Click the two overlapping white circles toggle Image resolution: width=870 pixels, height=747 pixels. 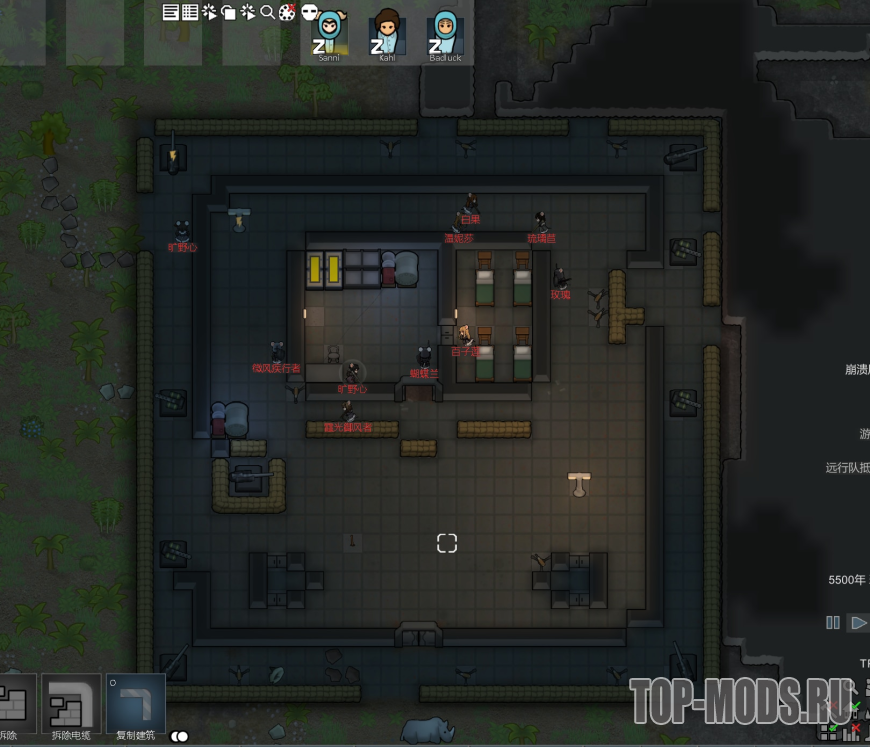pyautogui.click(x=180, y=737)
